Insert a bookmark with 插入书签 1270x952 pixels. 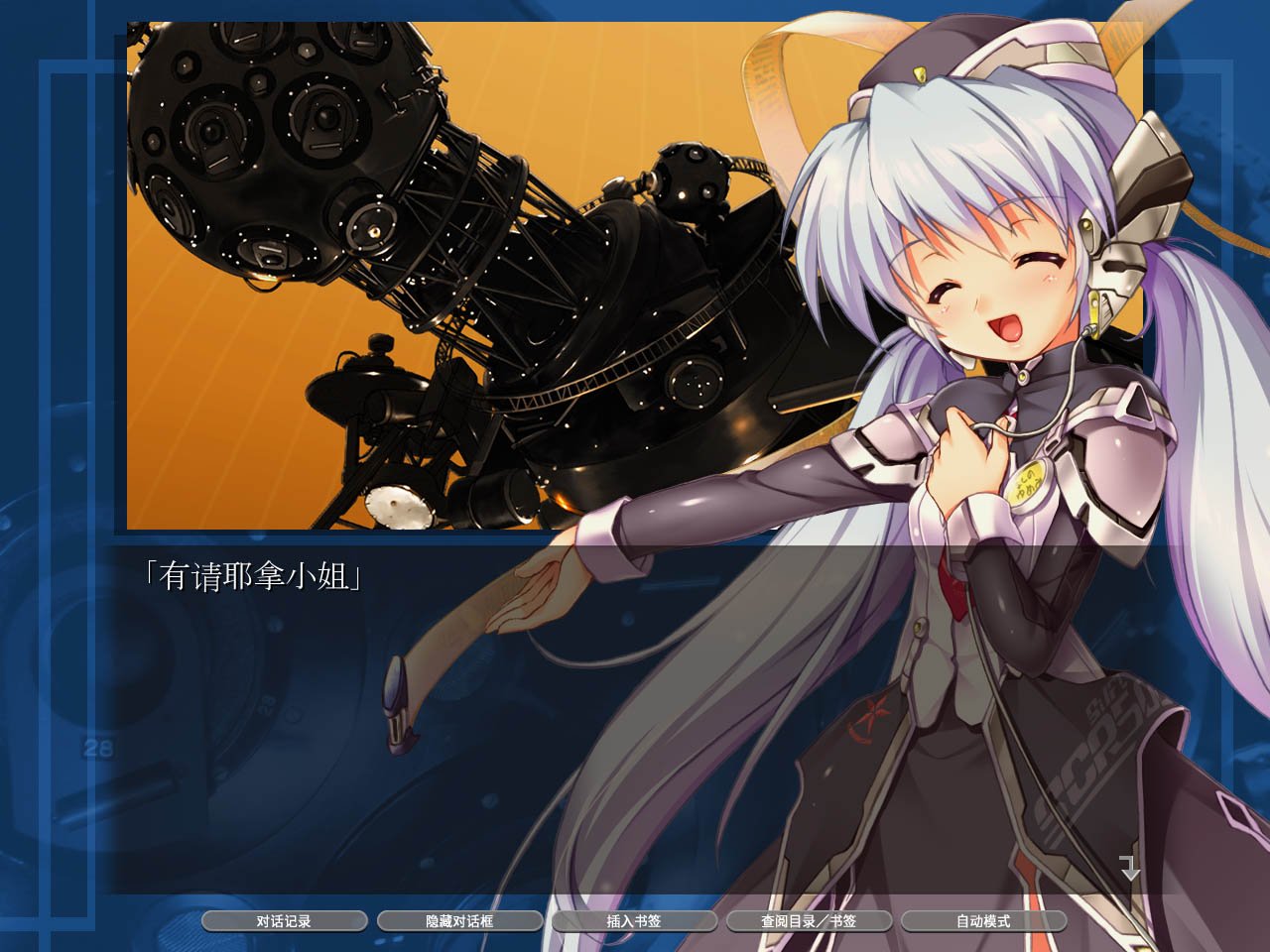coord(635,920)
